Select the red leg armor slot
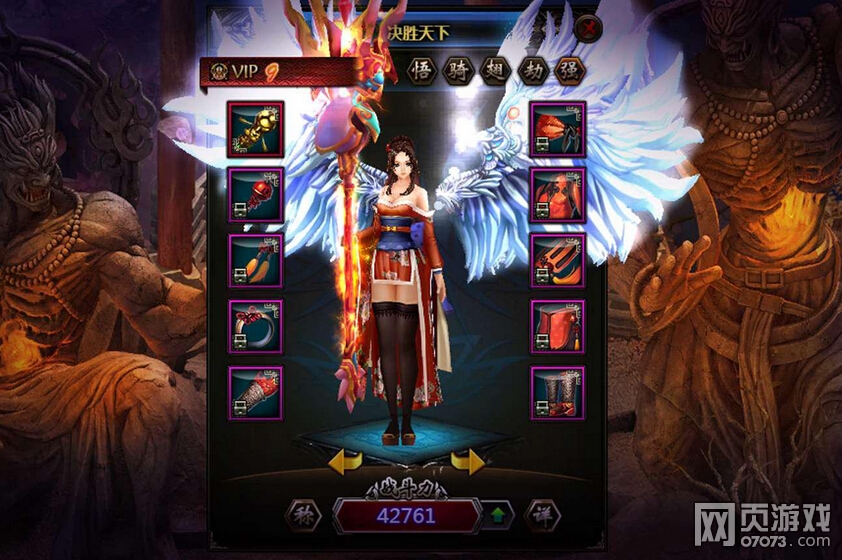 tap(557, 326)
